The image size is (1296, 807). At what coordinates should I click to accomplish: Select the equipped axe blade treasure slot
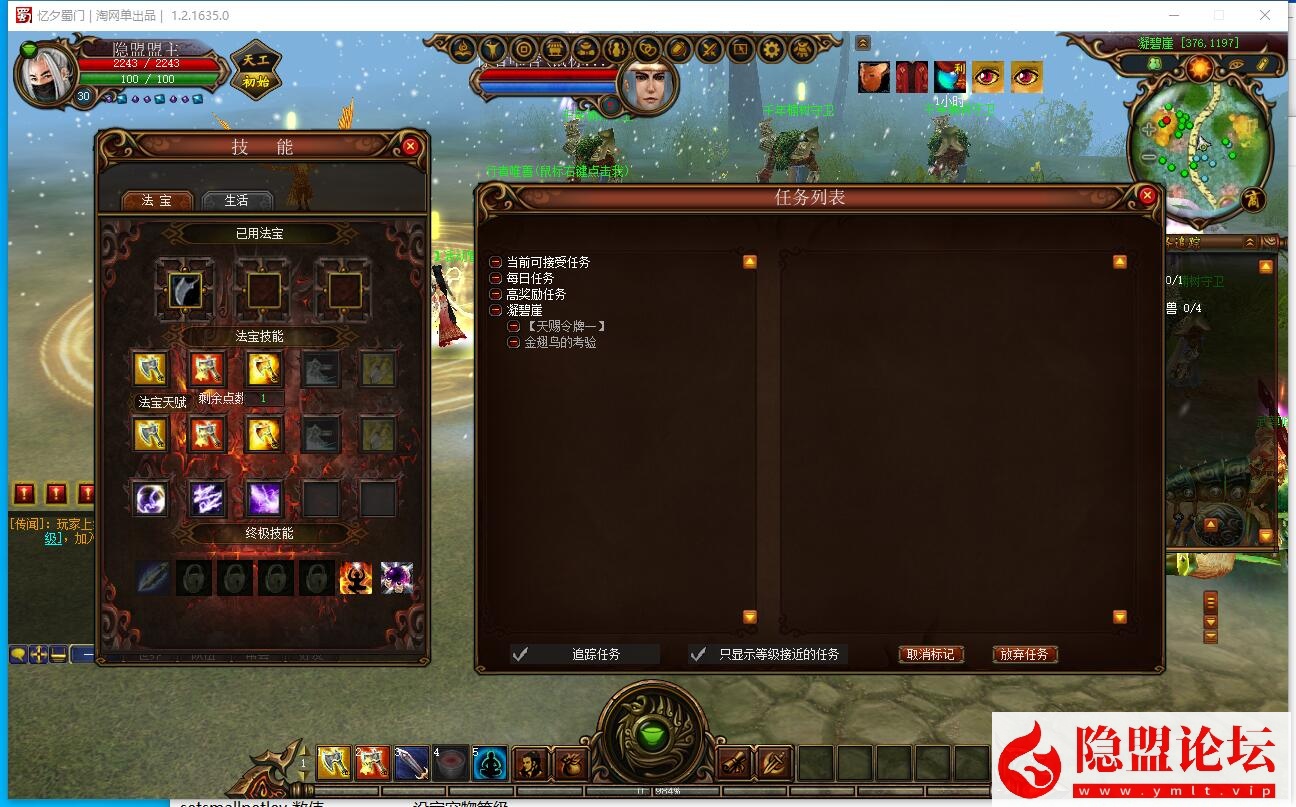point(185,291)
